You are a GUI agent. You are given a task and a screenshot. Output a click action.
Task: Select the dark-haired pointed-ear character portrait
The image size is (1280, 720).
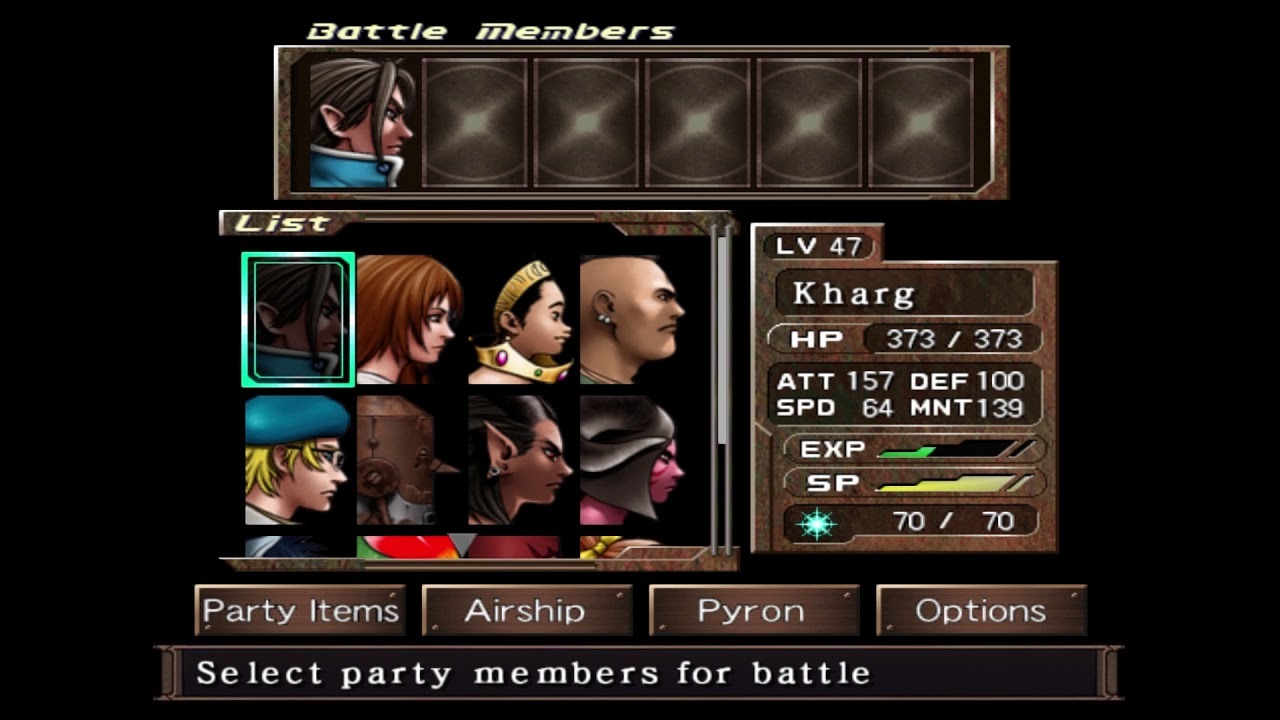(x=520, y=459)
